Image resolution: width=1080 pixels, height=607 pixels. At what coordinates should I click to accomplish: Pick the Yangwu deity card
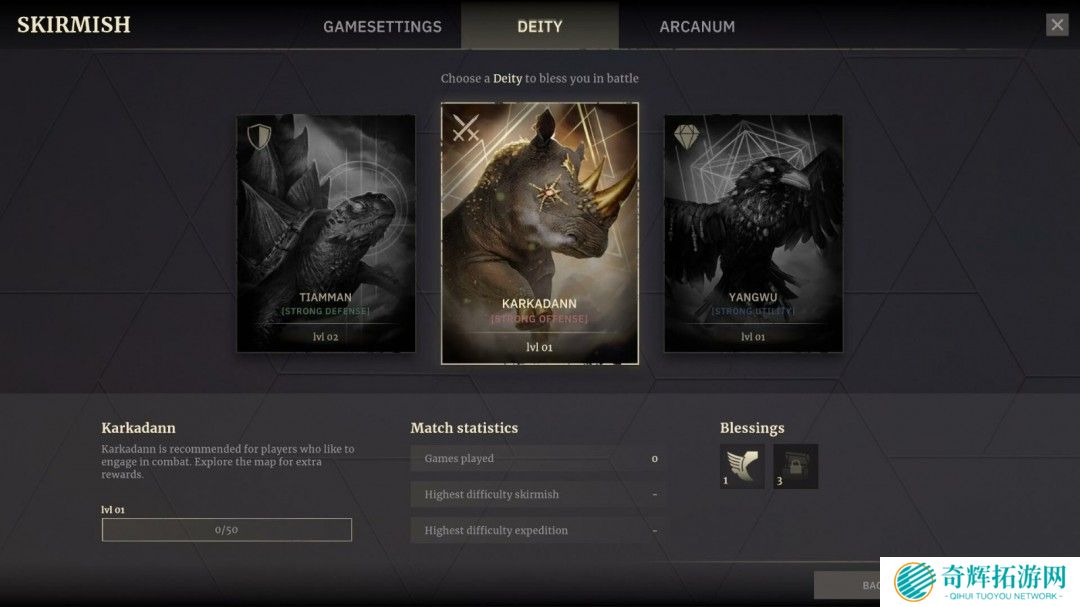coord(753,233)
